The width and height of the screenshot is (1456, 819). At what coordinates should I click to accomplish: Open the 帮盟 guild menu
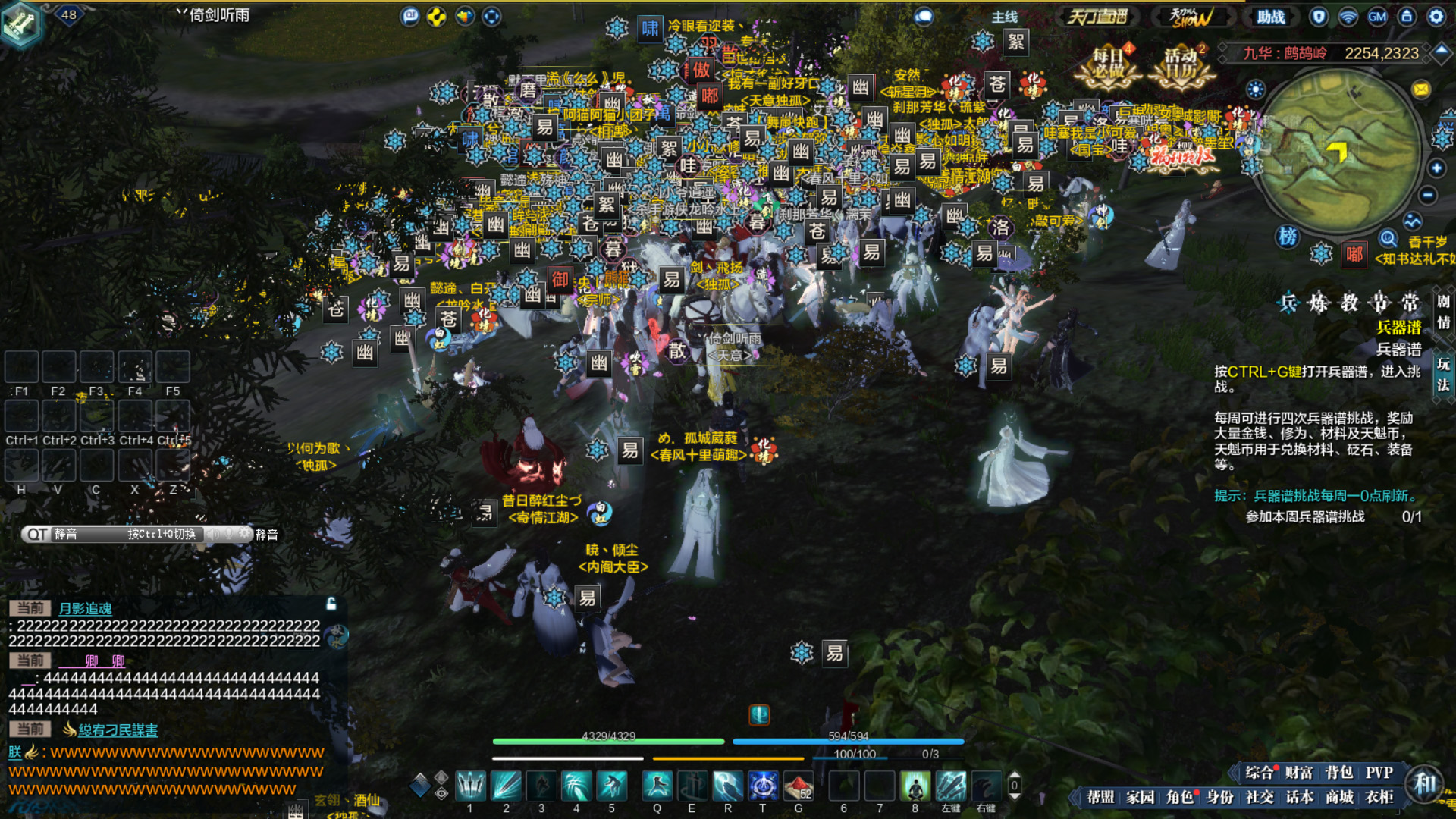pos(1100,797)
